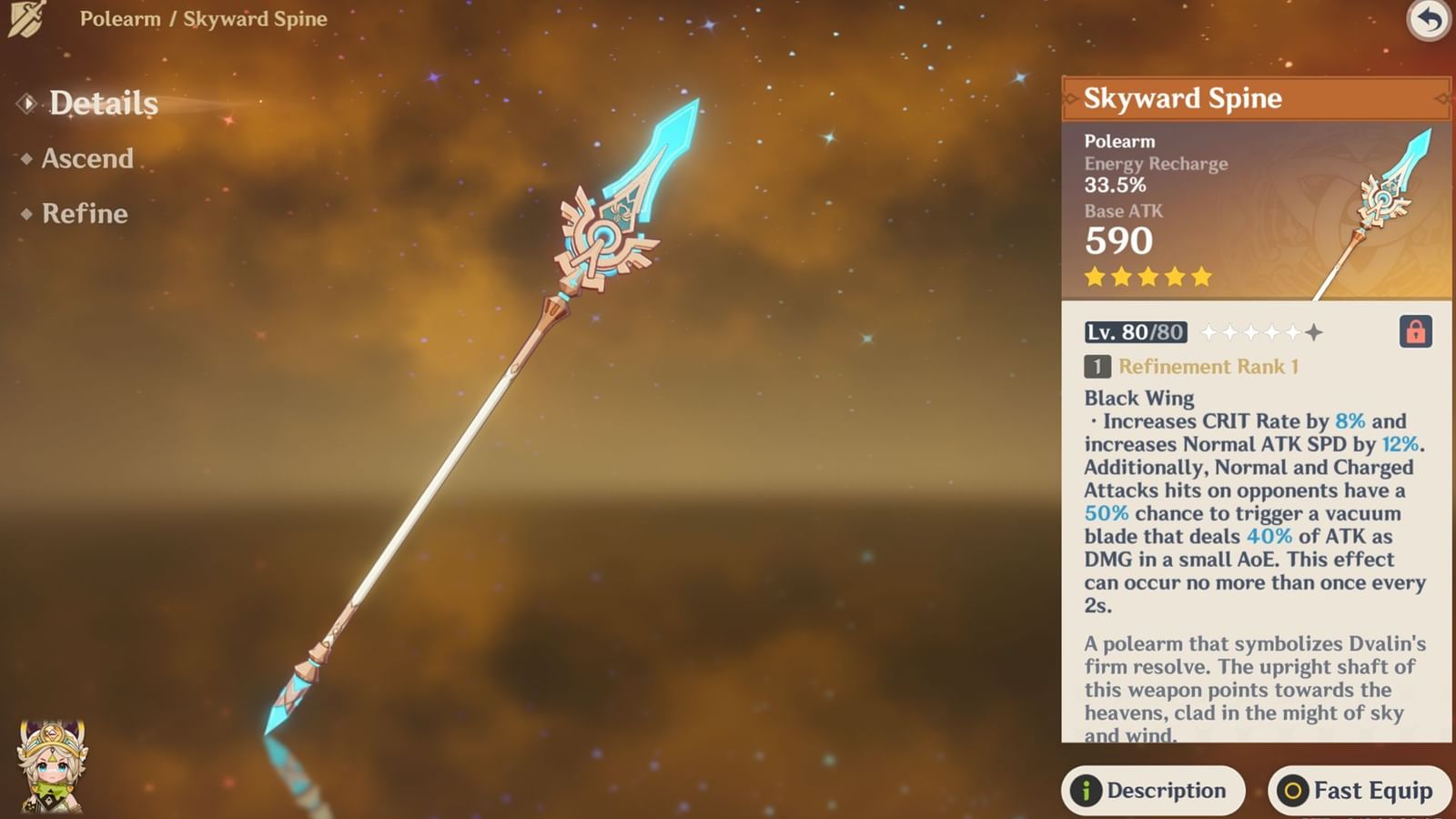Switch to the Ascend tab
Viewport: 1456px width, 819px height.
88,159
